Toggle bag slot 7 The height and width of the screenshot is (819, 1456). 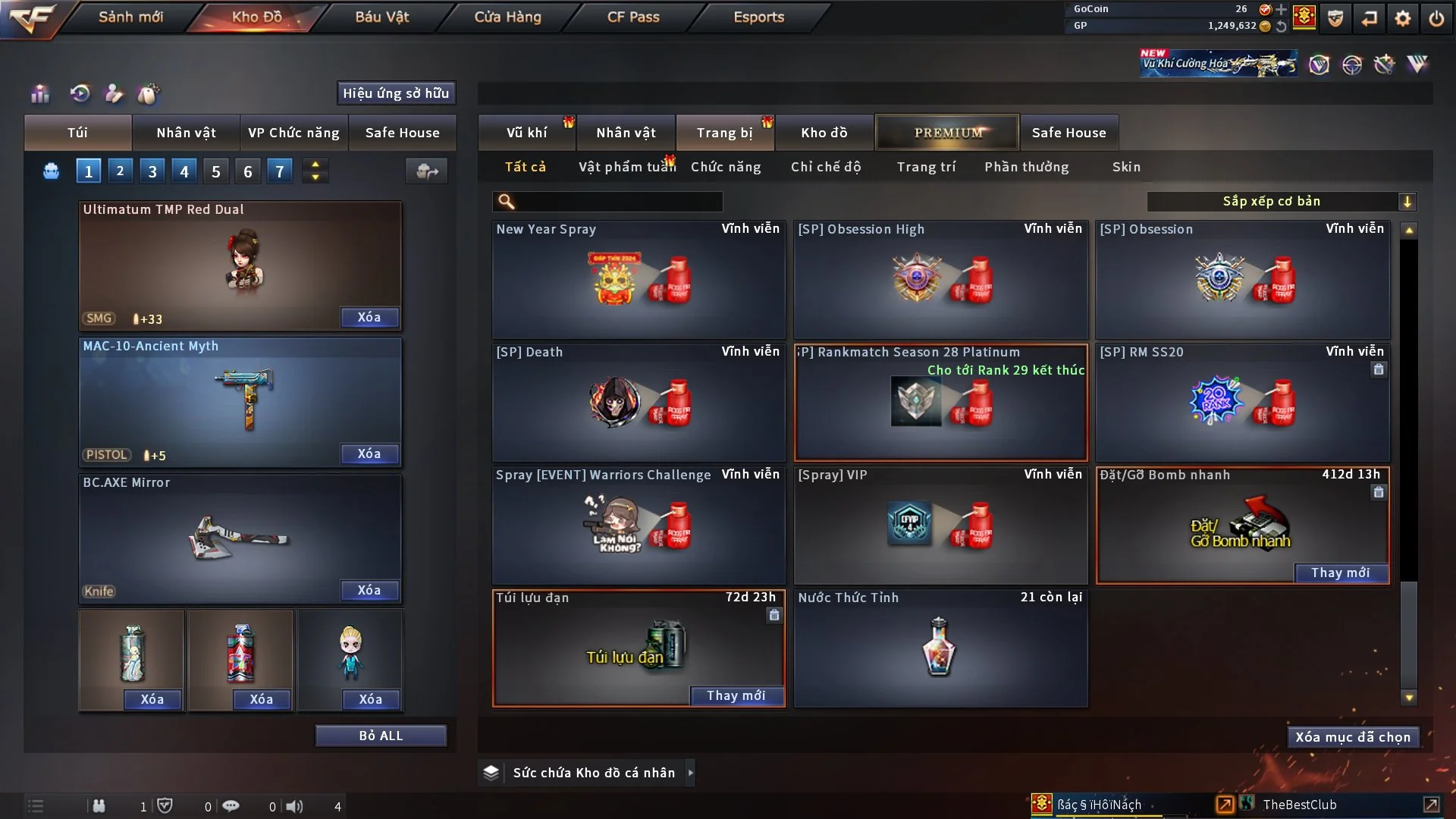point(279,171)
